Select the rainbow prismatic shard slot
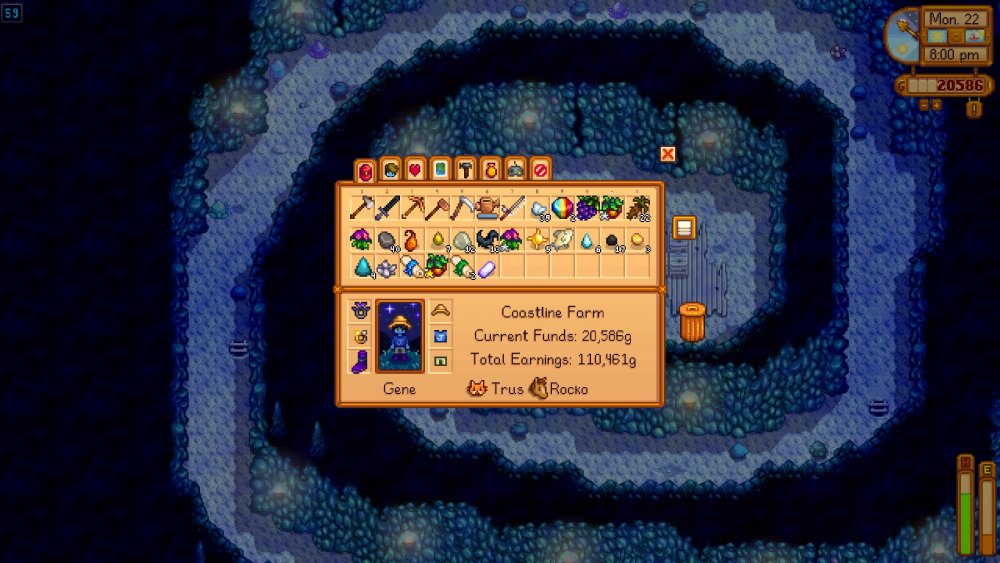 tap(562, 208)
